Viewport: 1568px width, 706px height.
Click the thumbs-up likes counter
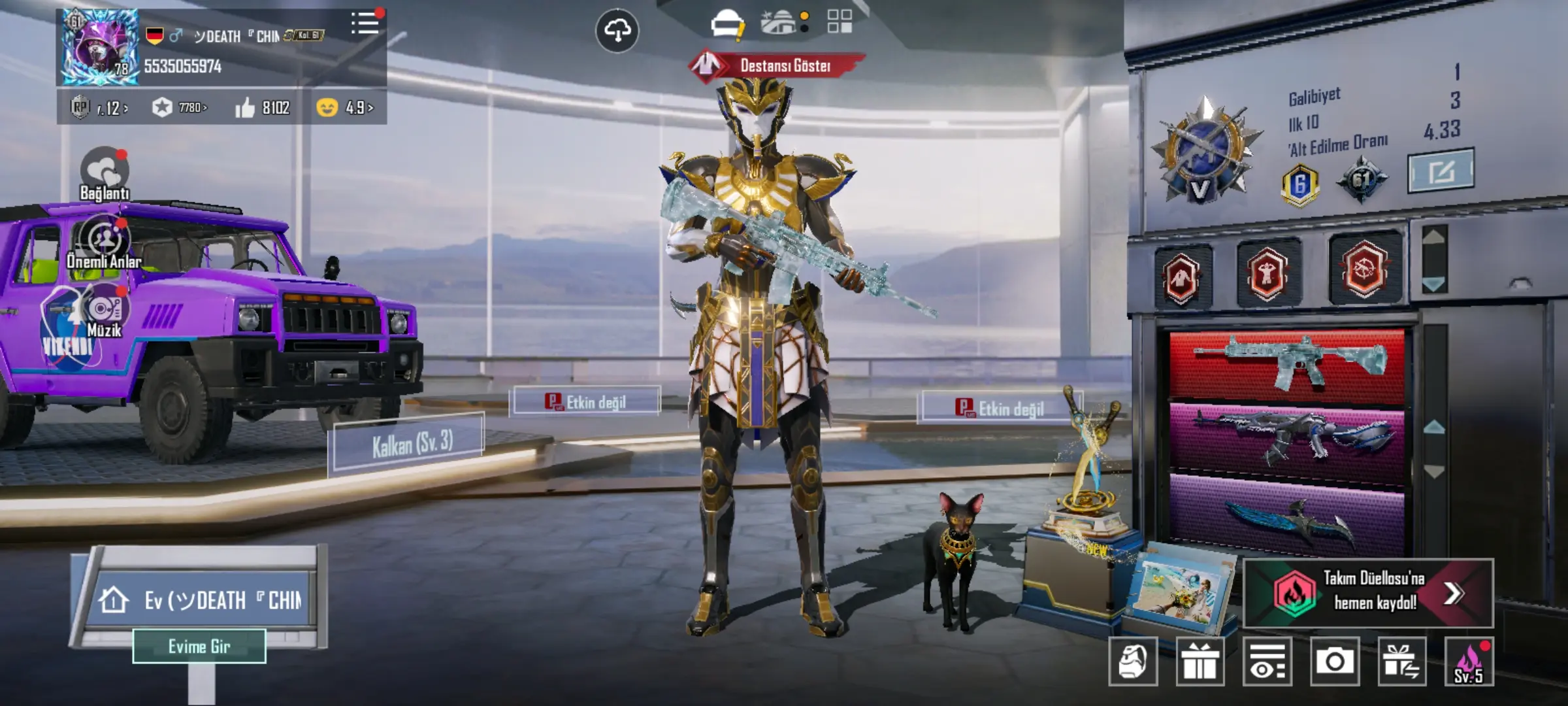tap(263, 107)
